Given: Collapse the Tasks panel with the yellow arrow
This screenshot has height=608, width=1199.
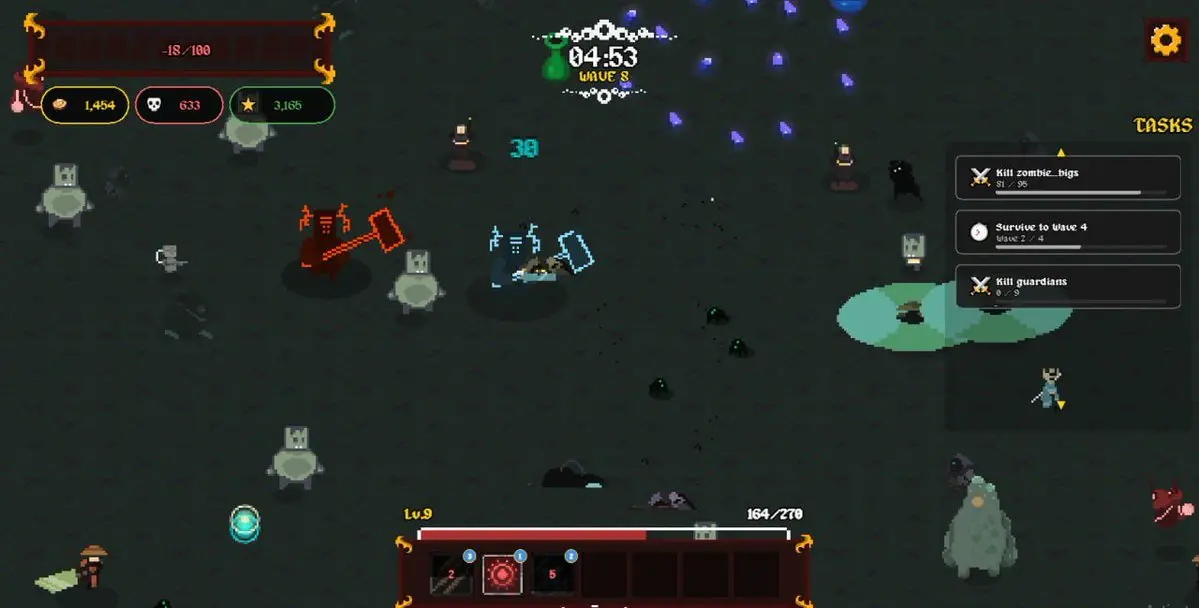Looking at the screenshot, I should [1061, 152].
